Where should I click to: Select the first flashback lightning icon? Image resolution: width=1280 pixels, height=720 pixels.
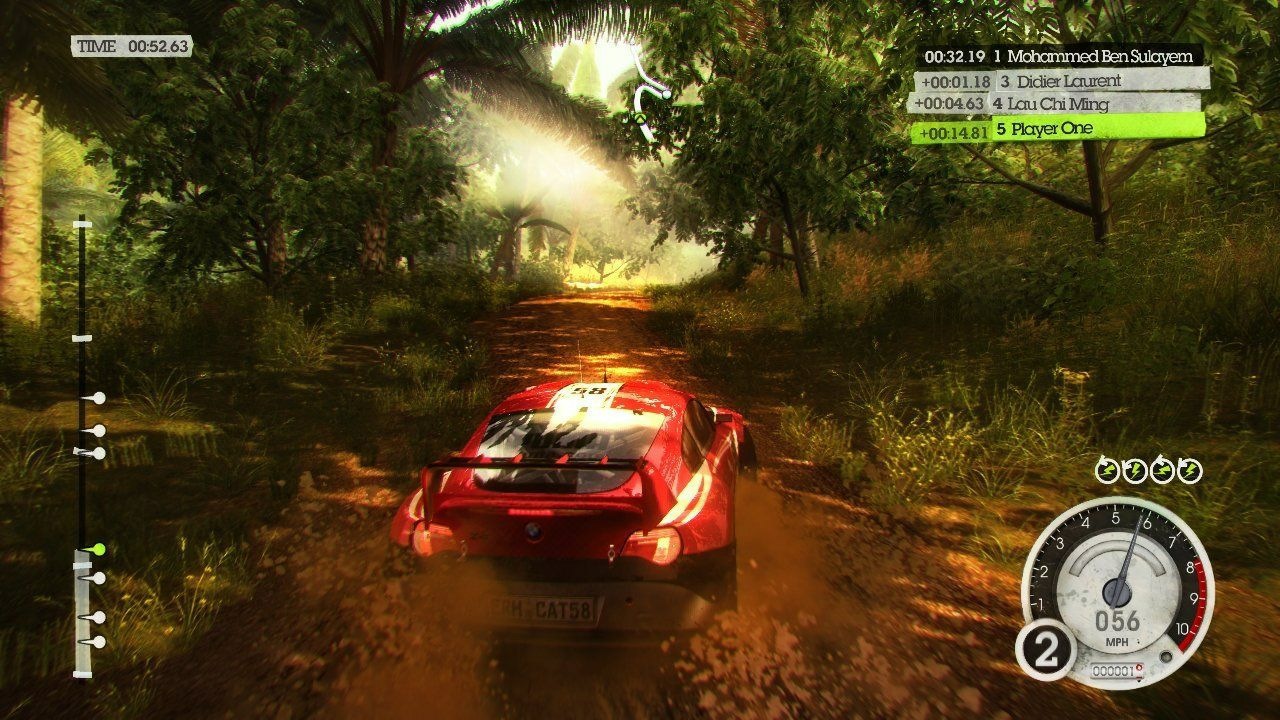pyautogui.click(x=1107, y=467)
